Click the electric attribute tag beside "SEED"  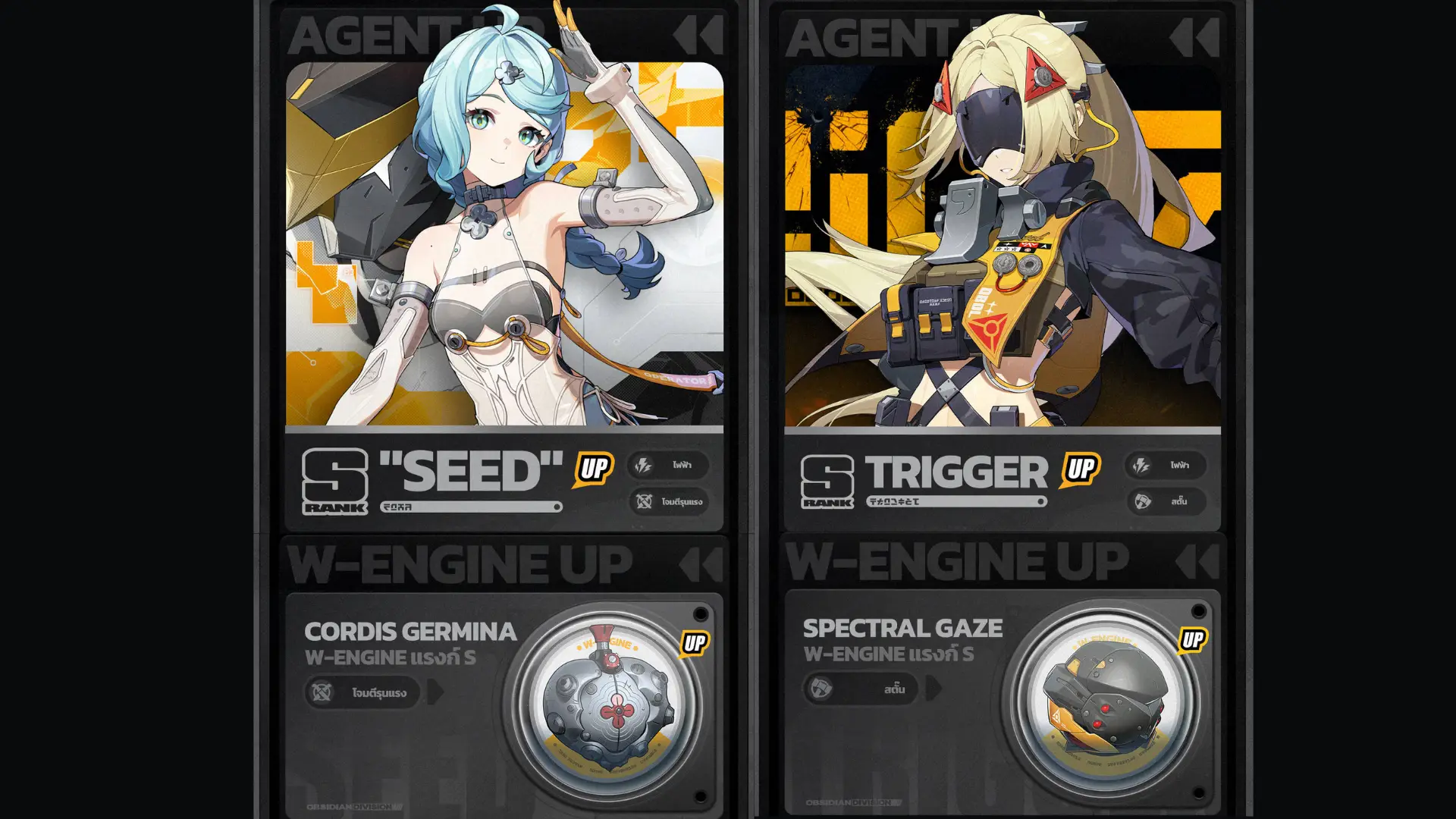tap(668, 465)
